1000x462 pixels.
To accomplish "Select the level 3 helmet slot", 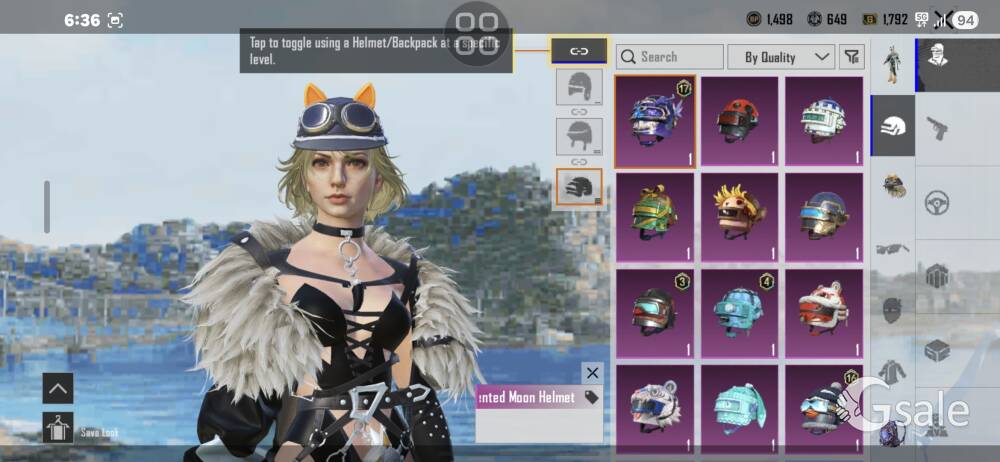I will (579, 187).
